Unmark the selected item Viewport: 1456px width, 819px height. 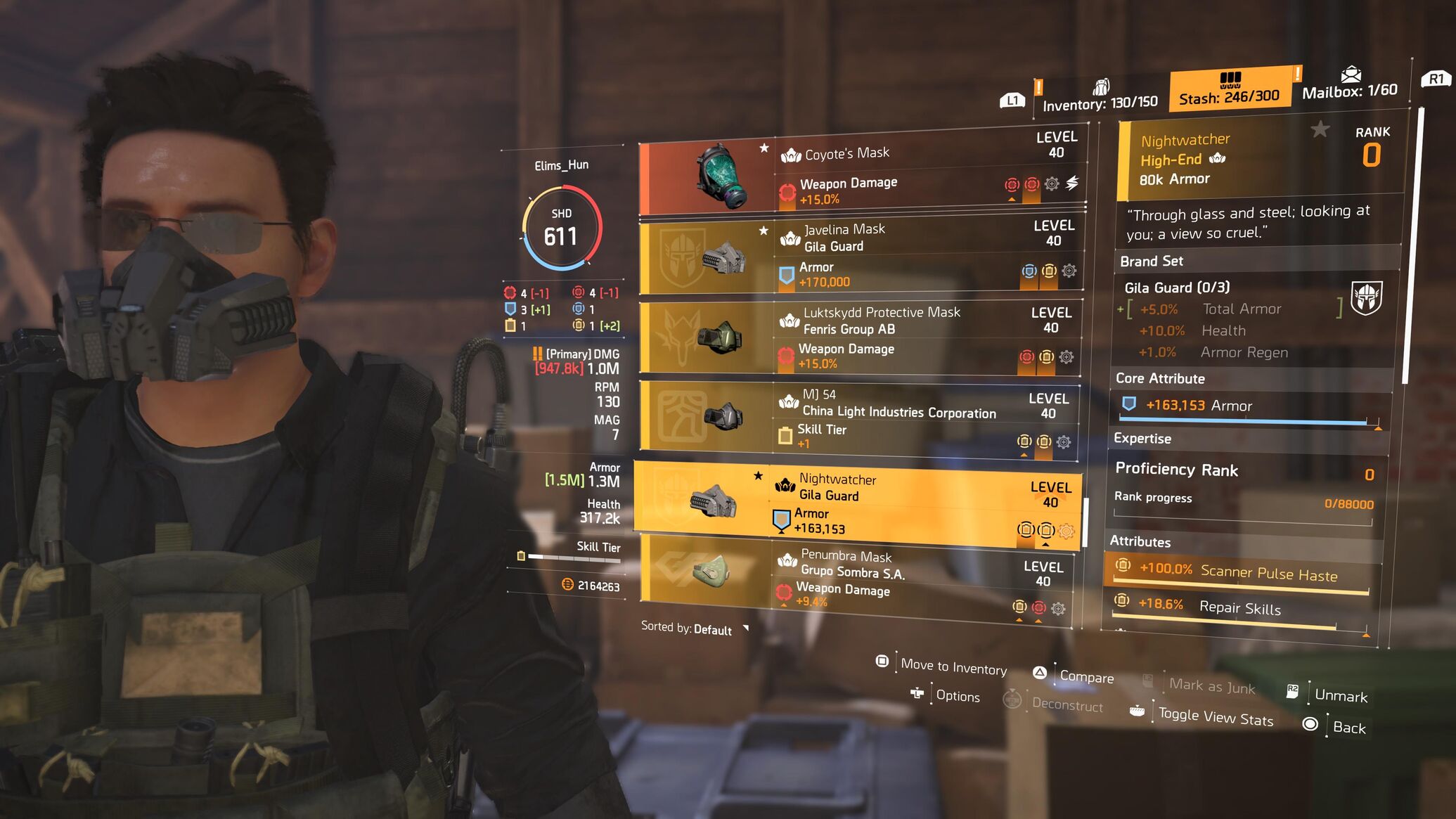tap(1340, 696)
